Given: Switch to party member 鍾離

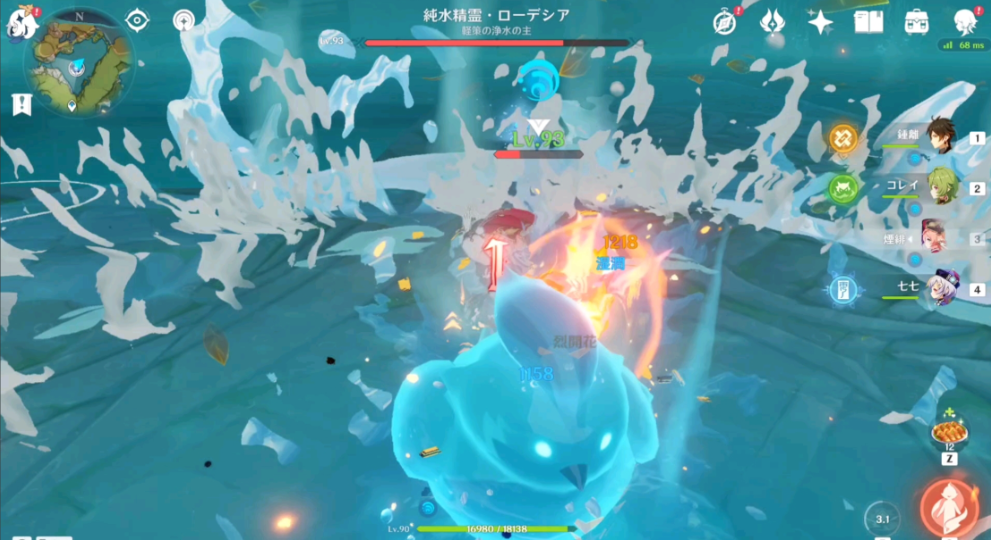Looking at the screenshot, I should (940, 137).
